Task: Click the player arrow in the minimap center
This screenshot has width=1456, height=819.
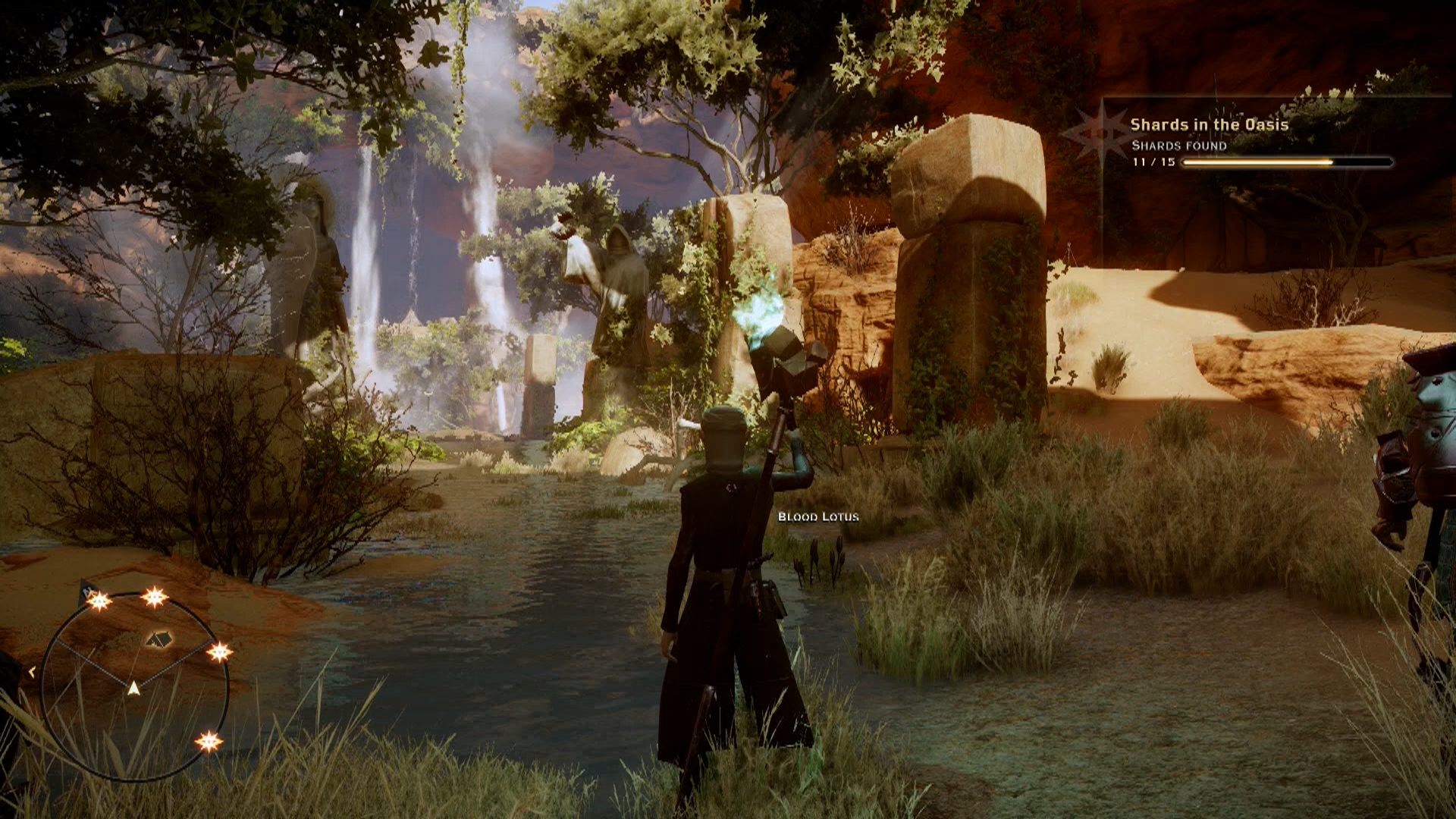Action: click(x=134, y=689)
